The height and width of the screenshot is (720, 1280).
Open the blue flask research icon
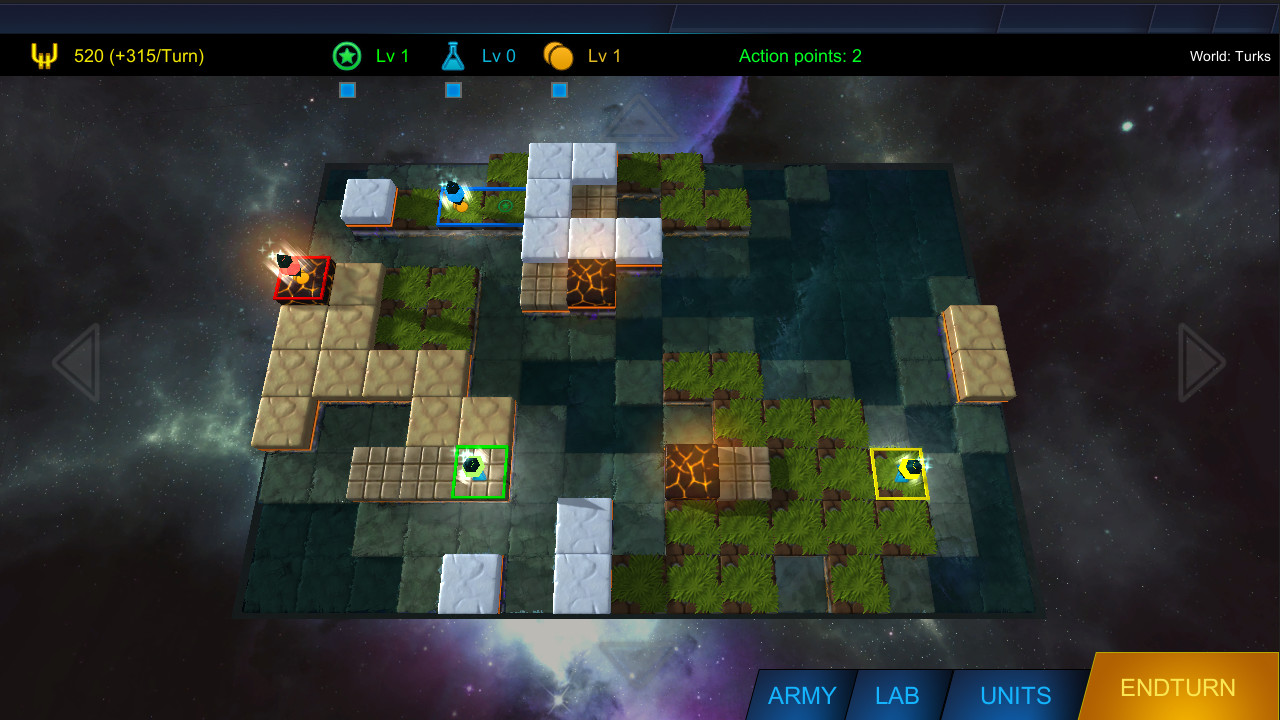pos(452,55)
